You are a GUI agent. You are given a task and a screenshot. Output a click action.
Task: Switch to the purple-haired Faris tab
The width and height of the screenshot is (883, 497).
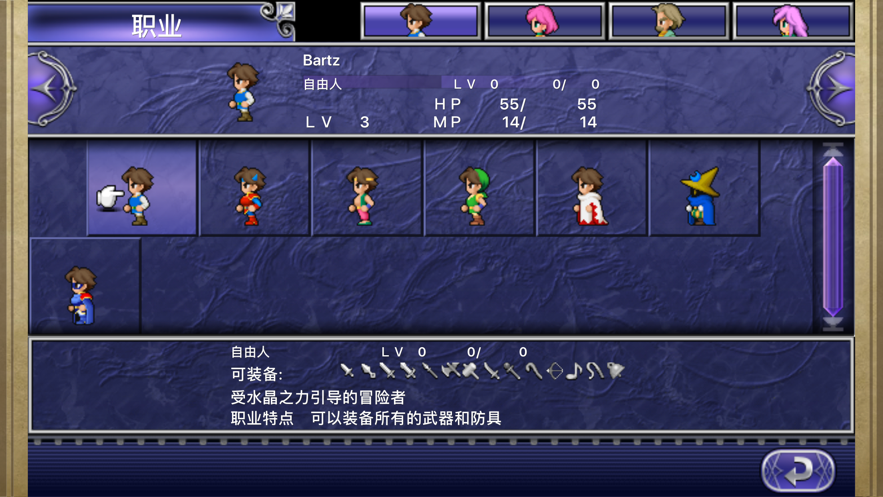click(x=793, y=21)
